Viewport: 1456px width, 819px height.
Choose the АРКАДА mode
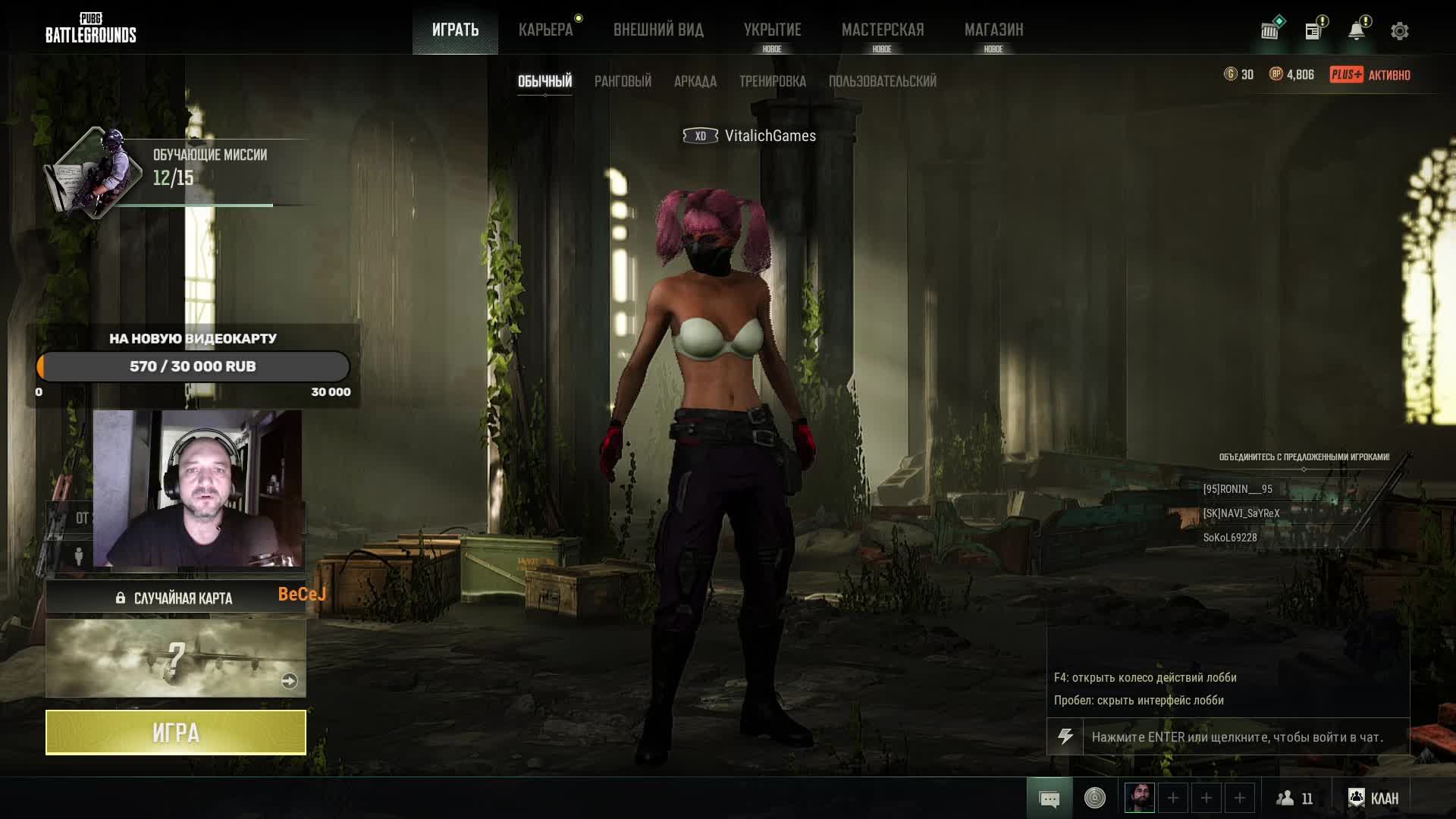pos(695,81)
